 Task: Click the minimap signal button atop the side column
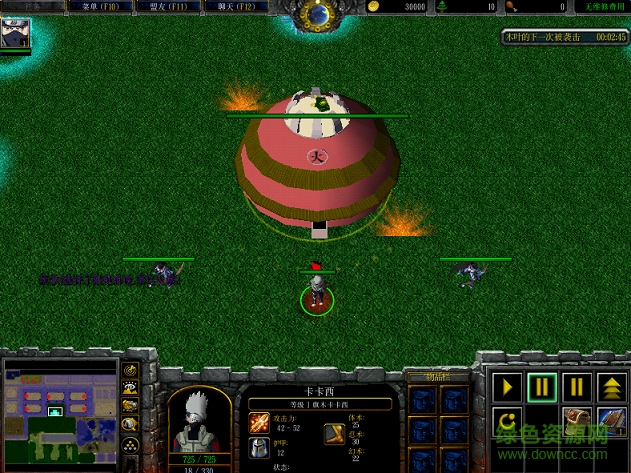130,370
